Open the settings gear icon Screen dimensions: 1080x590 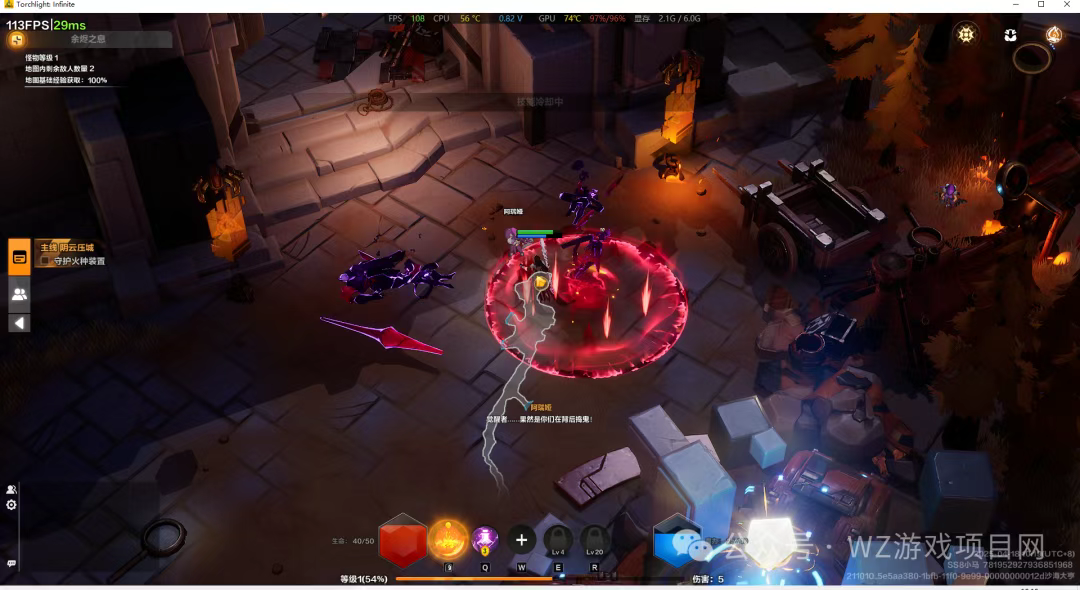tap(12, 505)
